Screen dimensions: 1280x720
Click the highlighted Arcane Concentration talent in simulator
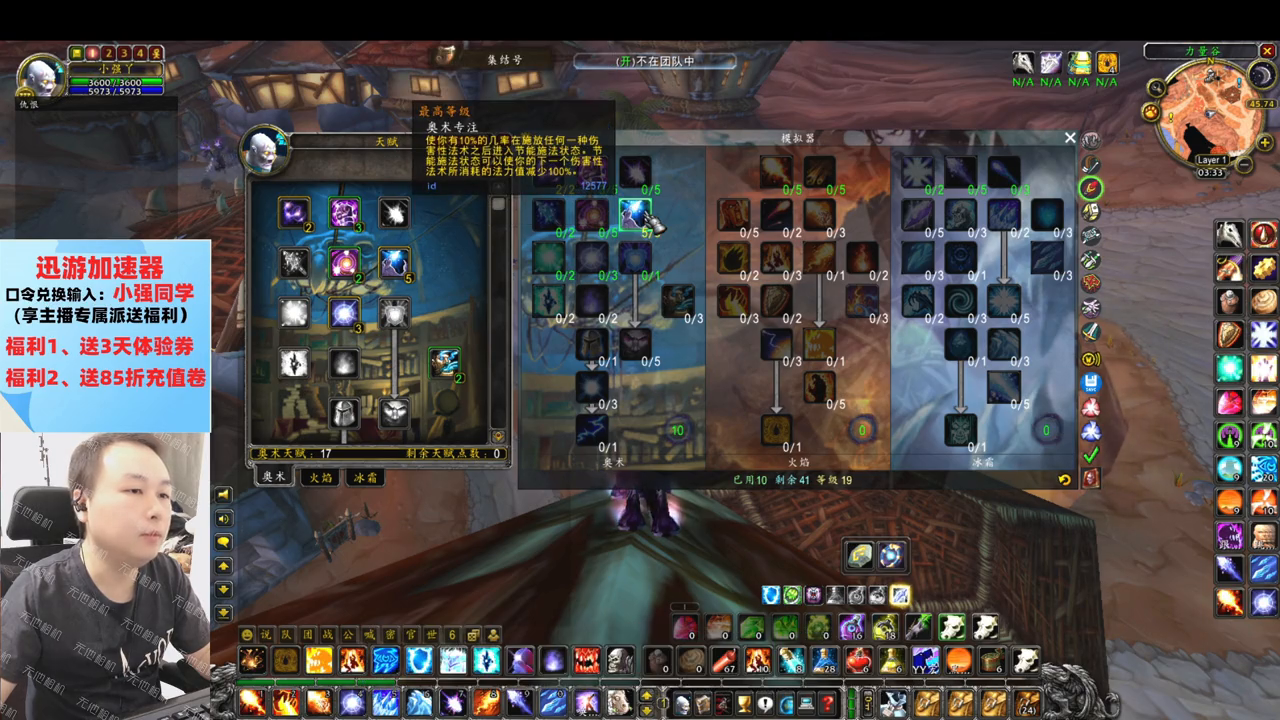tap(635, 214)
